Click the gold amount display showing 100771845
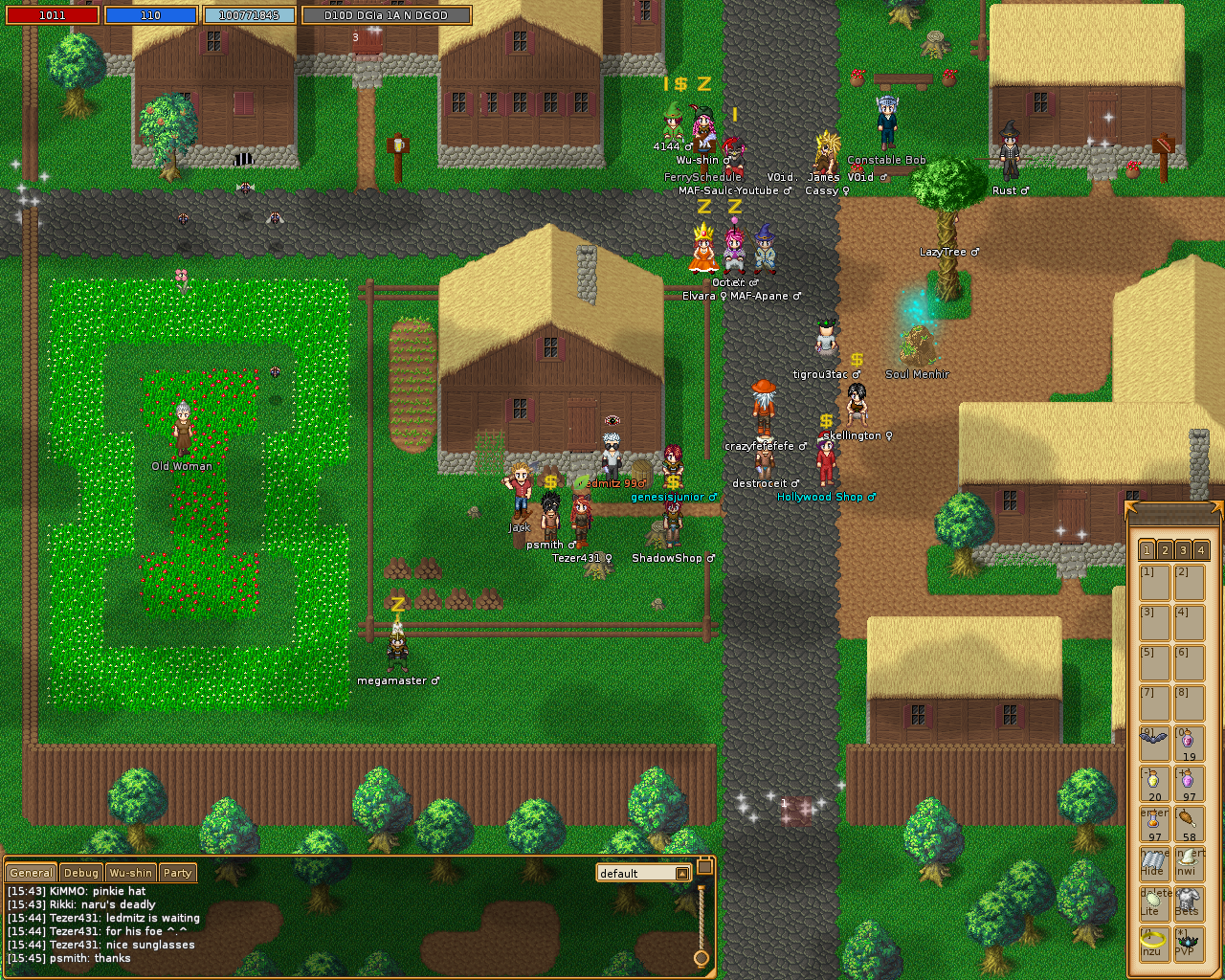The width and height of the screenshot is (1225, 980). tap(250, 14)
